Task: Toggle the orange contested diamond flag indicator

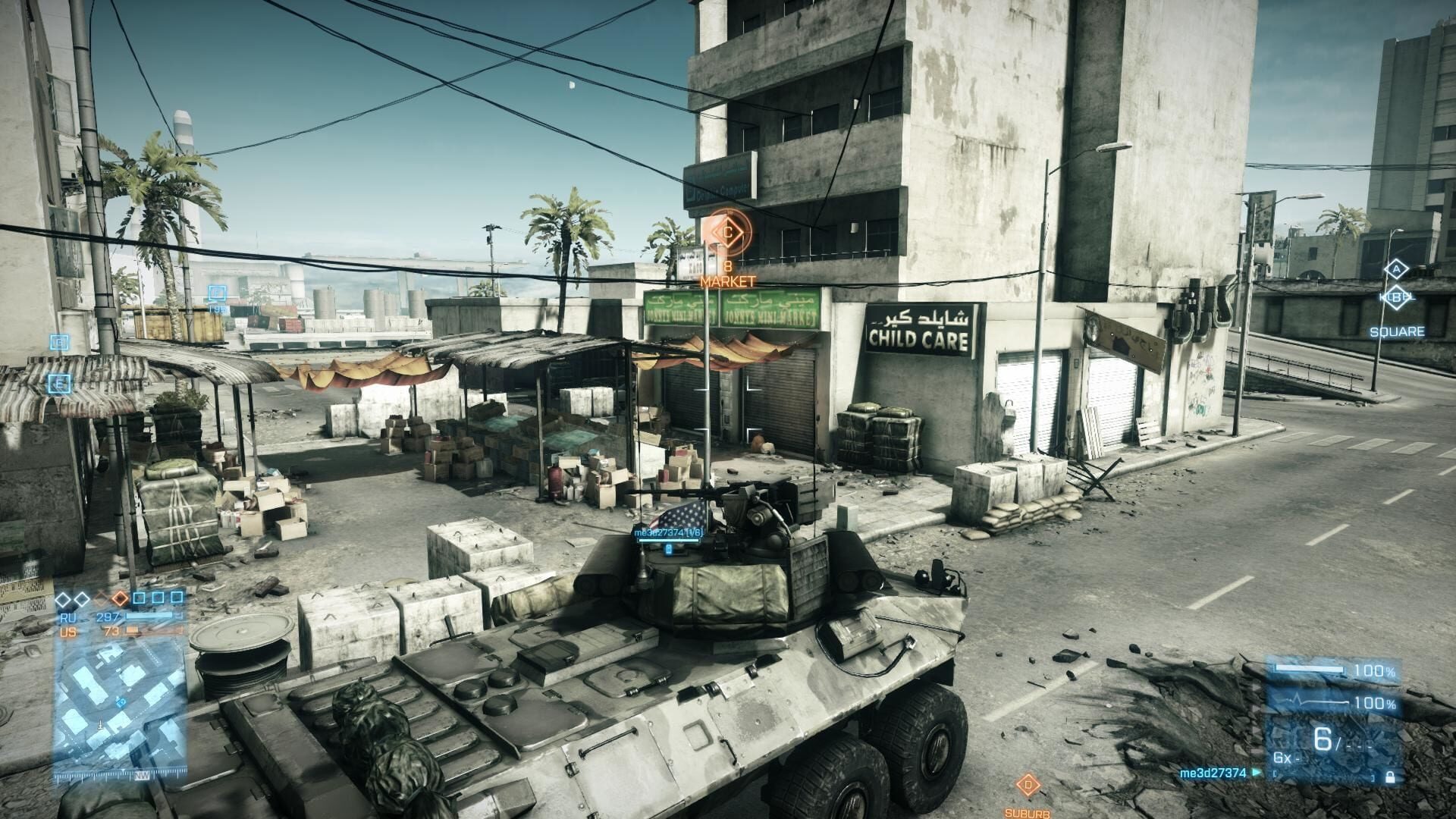Action: coord(119,598)
